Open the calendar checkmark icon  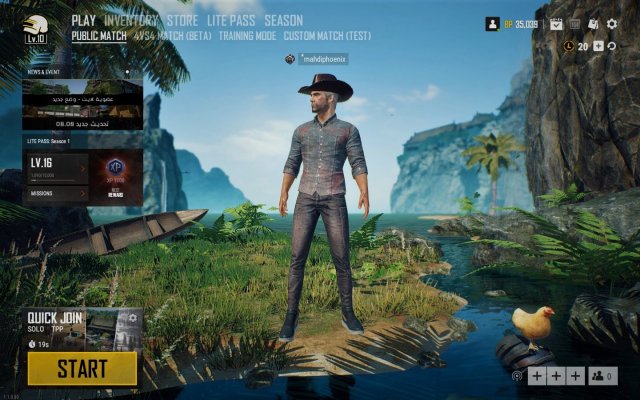pos(557,24)
